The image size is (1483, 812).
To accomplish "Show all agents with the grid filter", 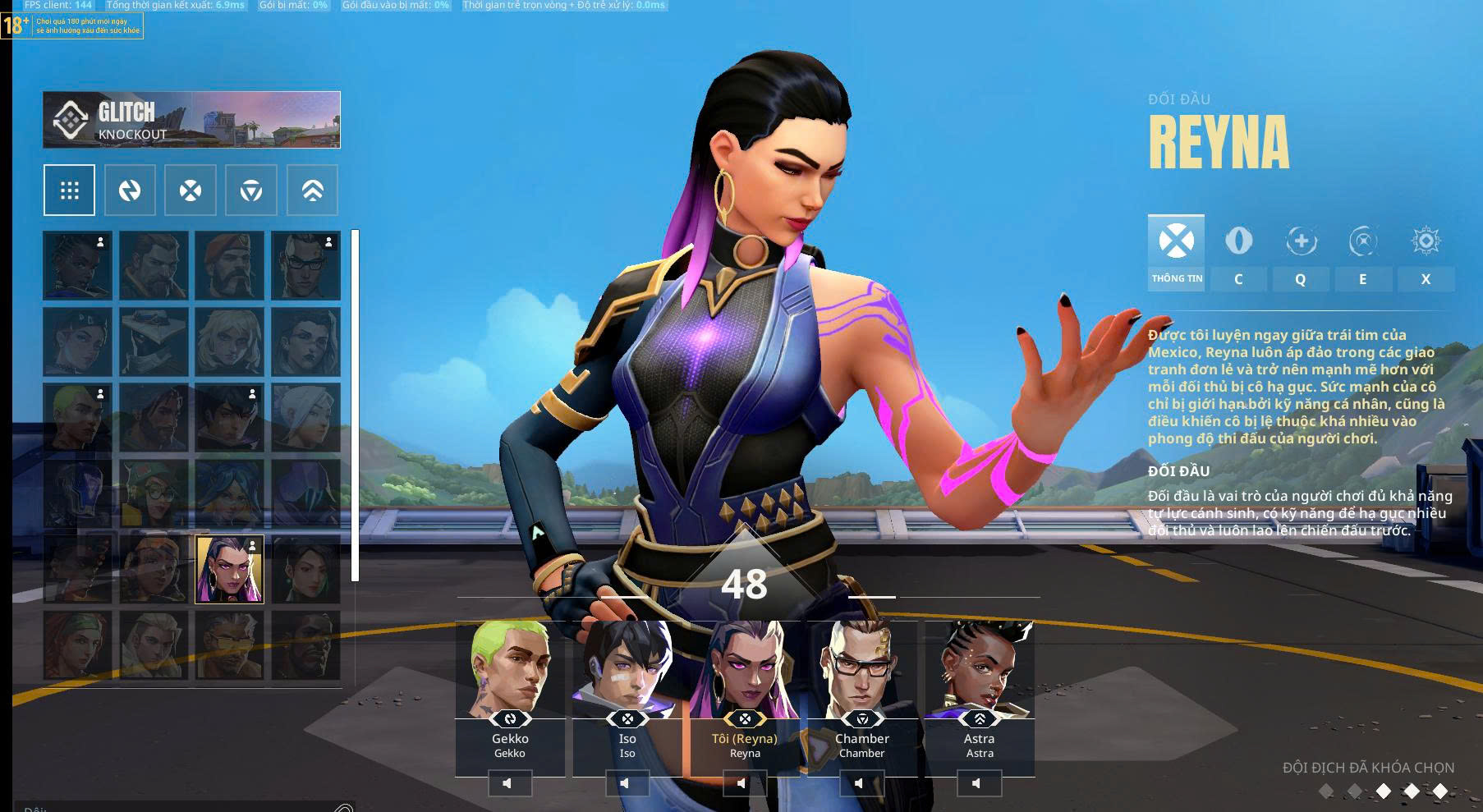I will pos(69,190).
